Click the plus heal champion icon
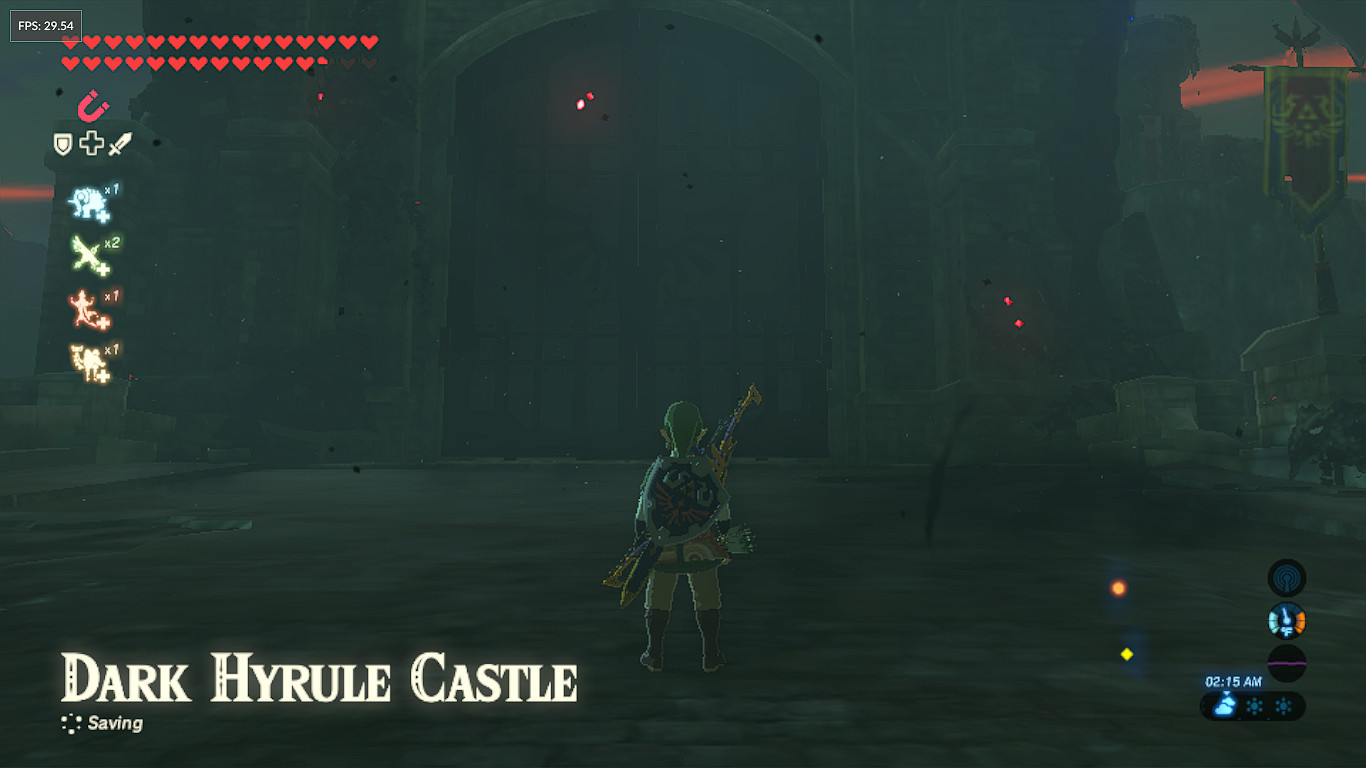The image size is (1366, 768). (90, 144)
